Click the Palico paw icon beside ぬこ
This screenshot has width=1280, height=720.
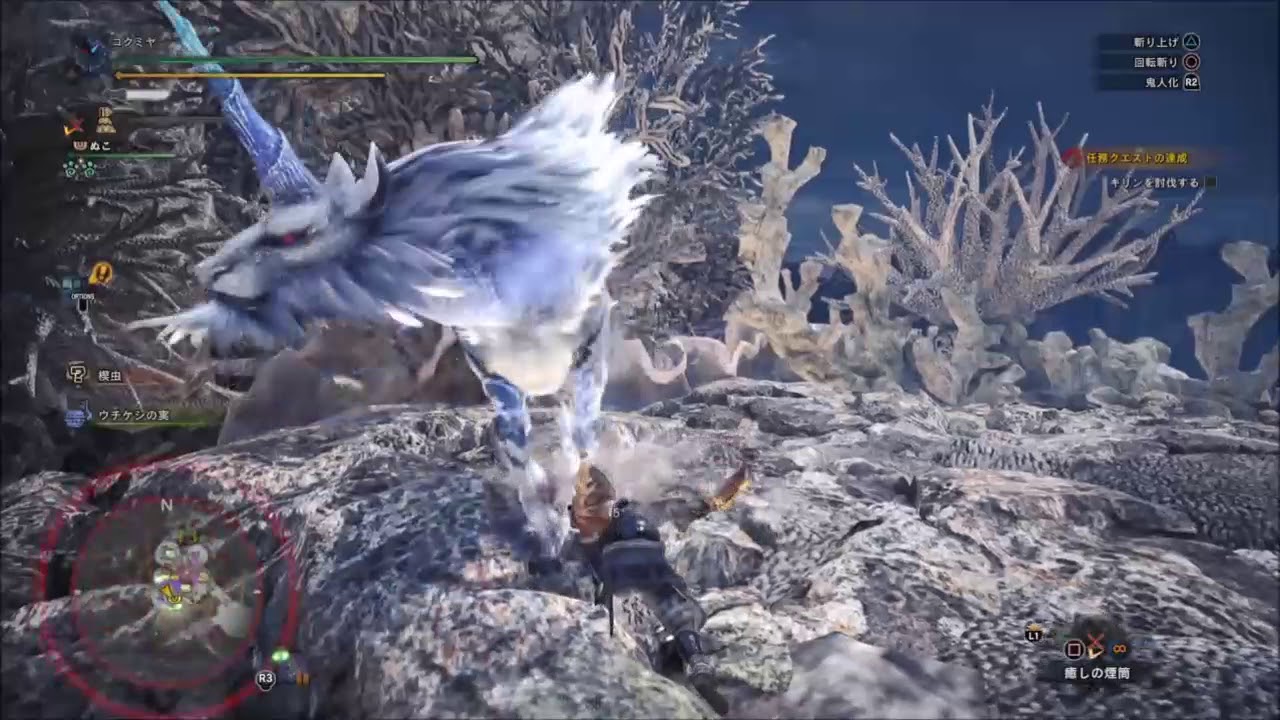[78, 145]
